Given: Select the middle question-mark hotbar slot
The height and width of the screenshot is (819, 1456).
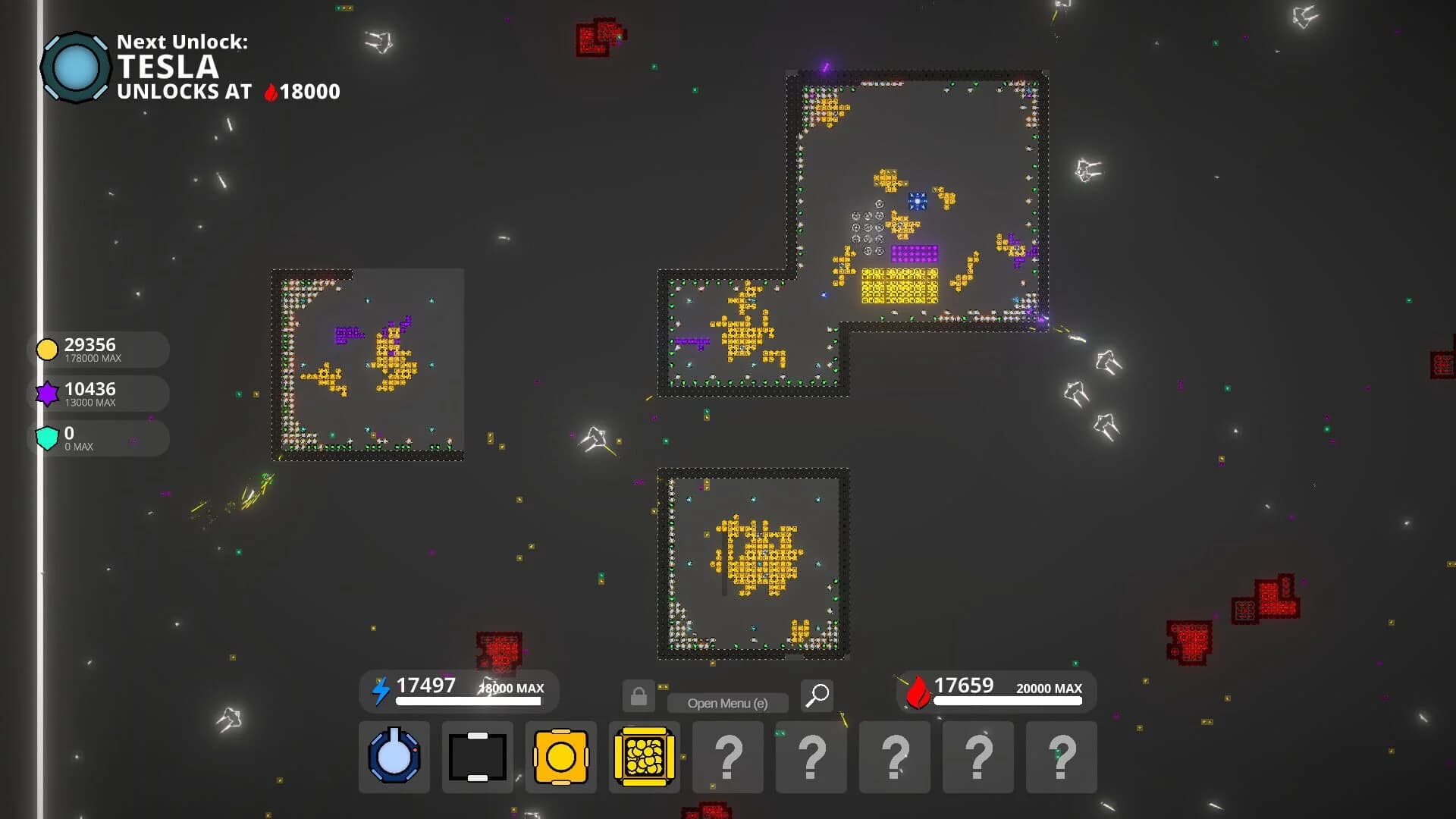Looking at the screenshot, I should (894, 757).
